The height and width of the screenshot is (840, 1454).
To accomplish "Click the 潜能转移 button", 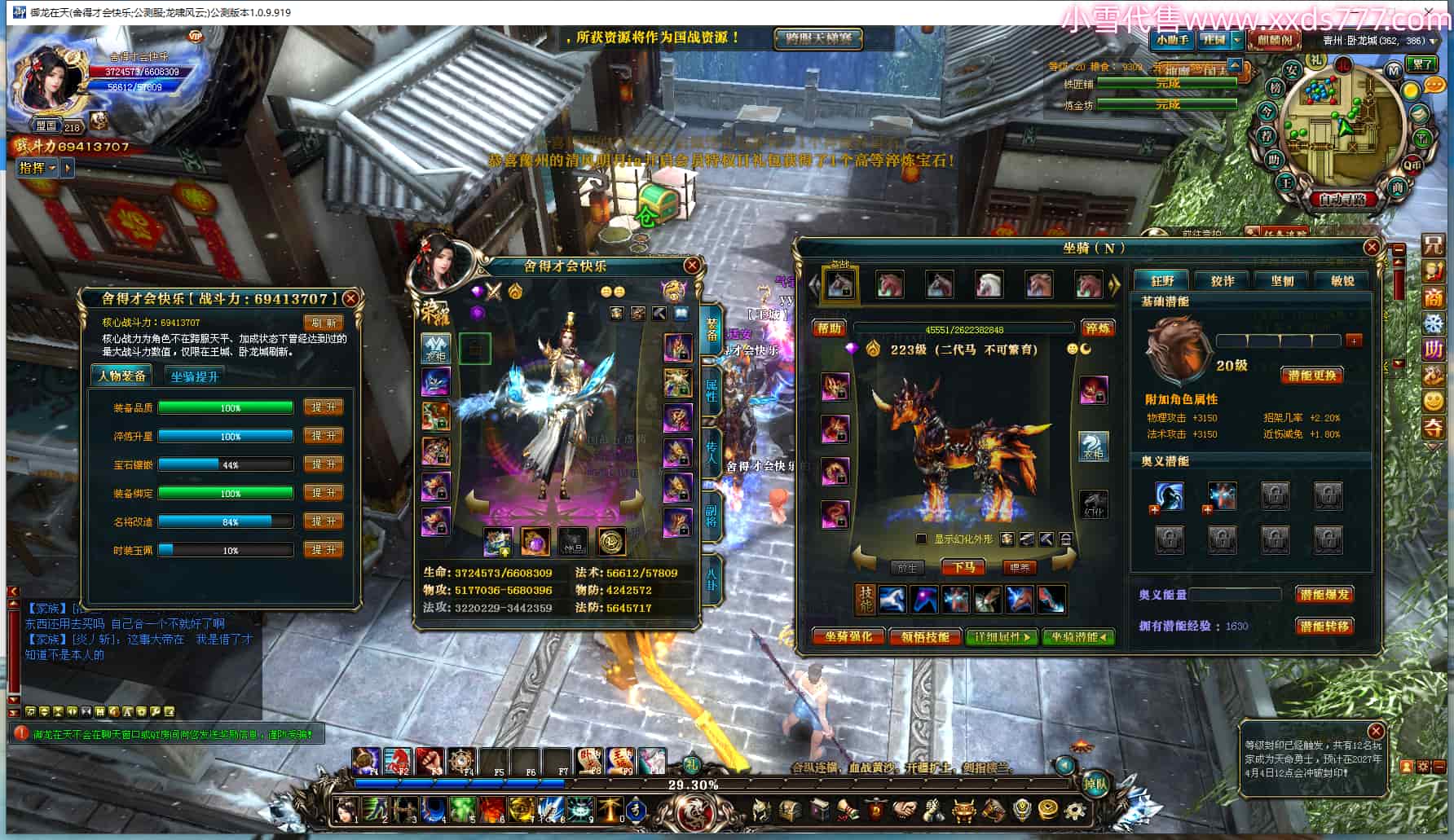I will tap(1324, 626).
